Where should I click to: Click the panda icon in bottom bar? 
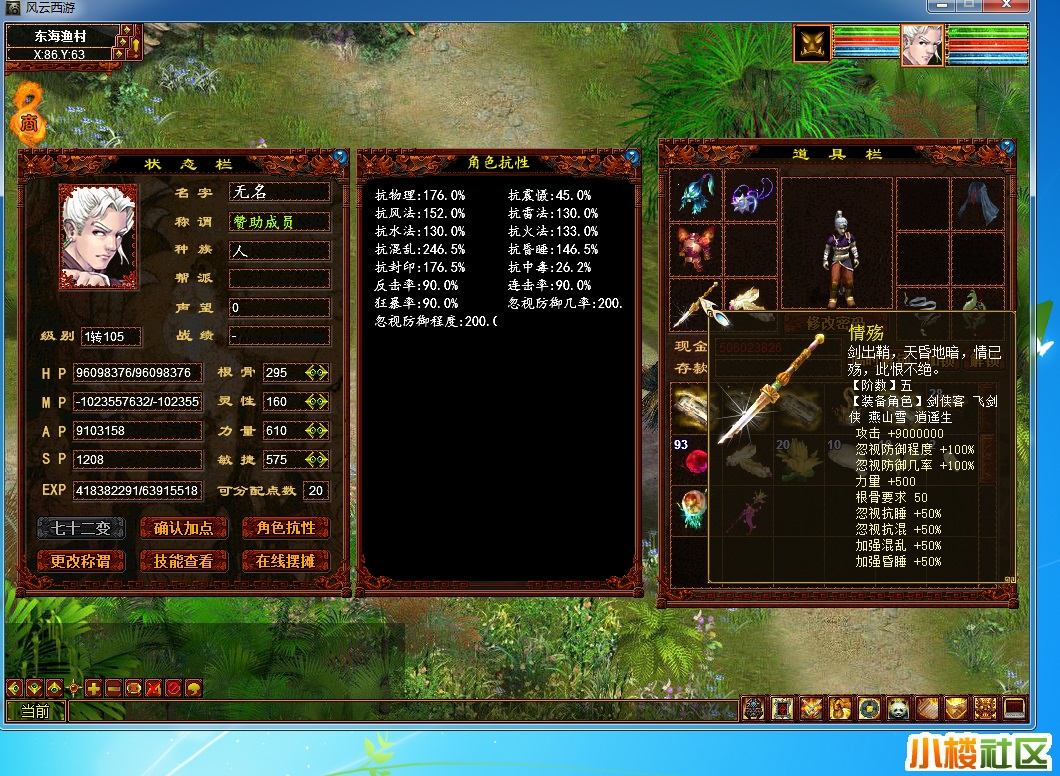point(897,708)
